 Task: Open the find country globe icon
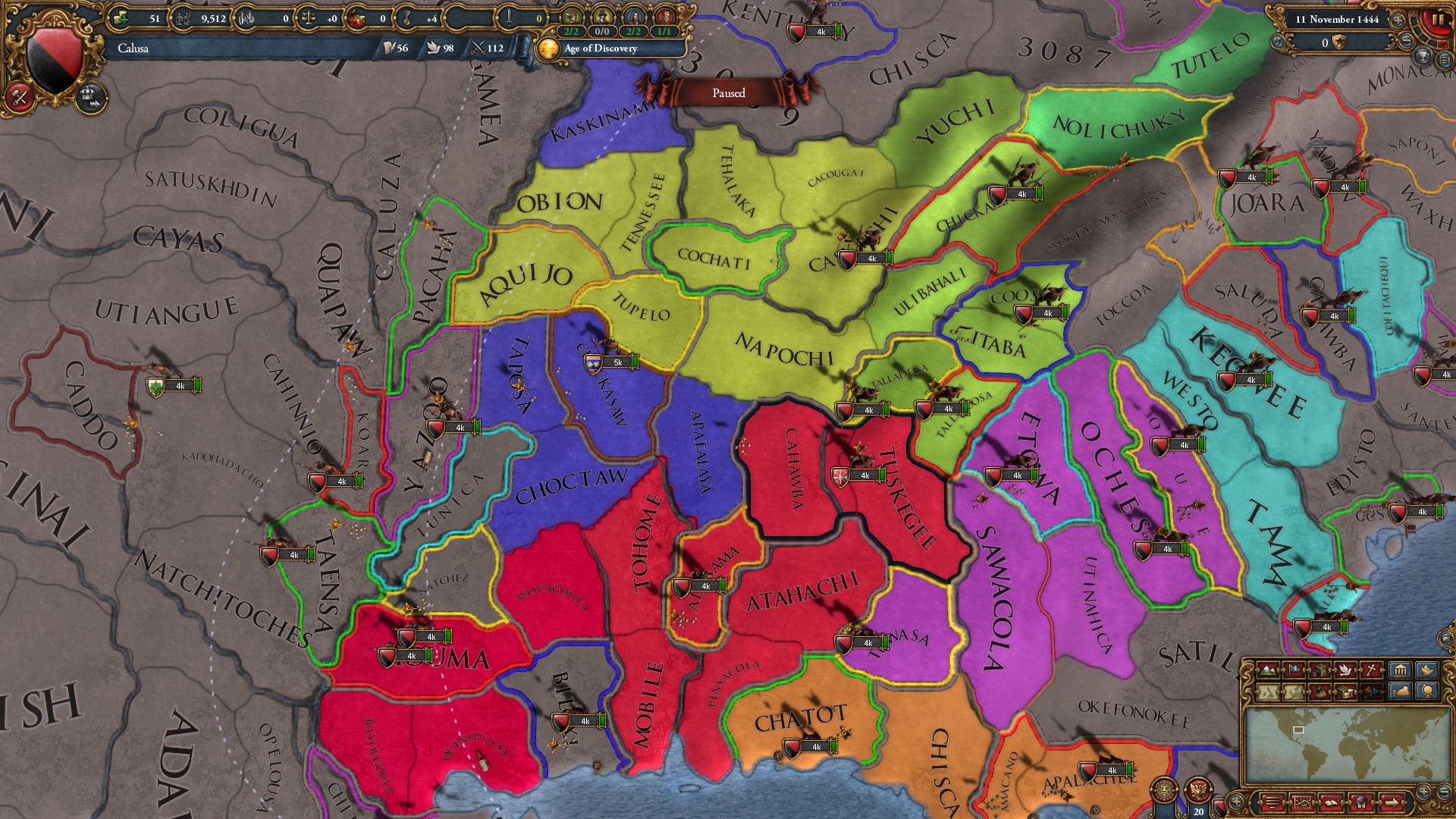click(1427, 692)
